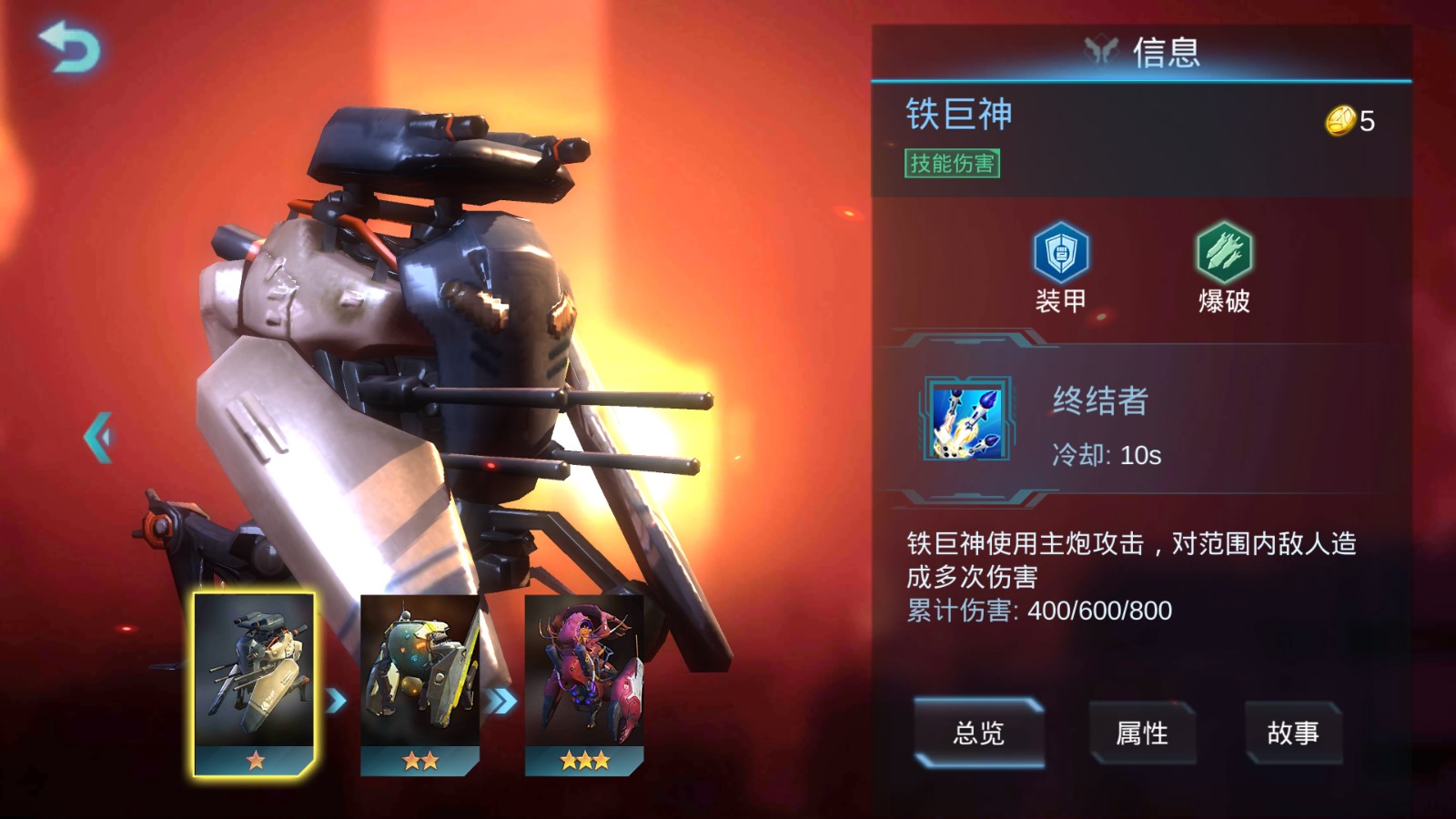Choose the two-star mech evolution card
1456x819 pixels.
tap(420, 683)
